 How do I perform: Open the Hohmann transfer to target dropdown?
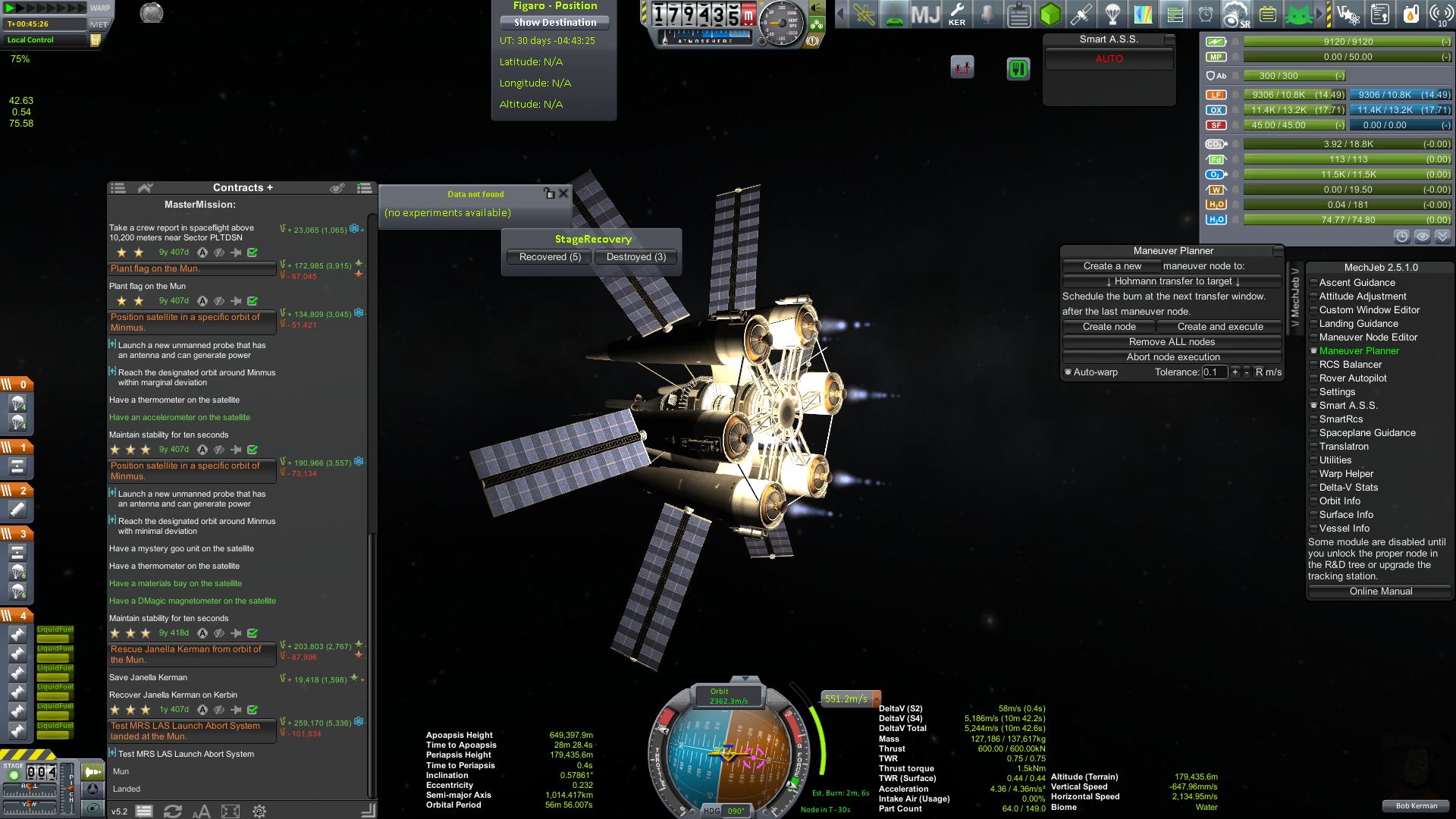pos(1172,281)
